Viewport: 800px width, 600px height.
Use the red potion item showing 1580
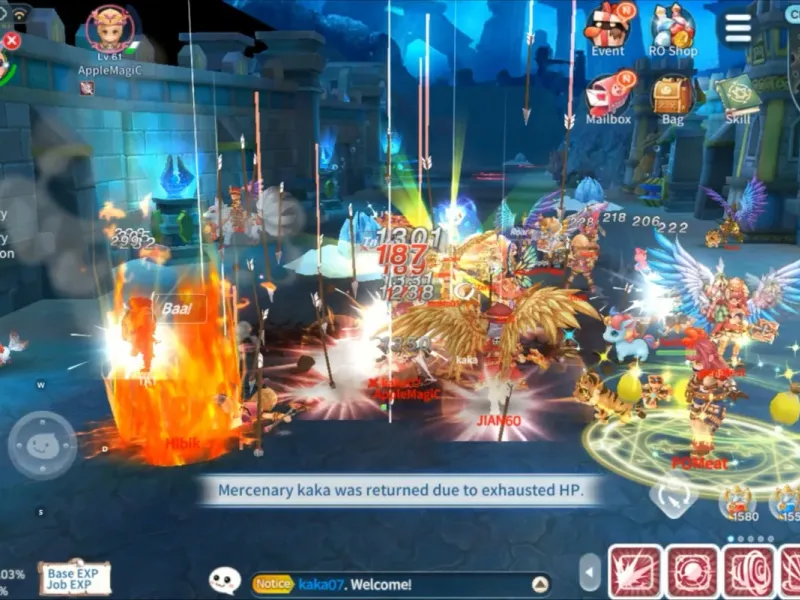coord(739,499)
